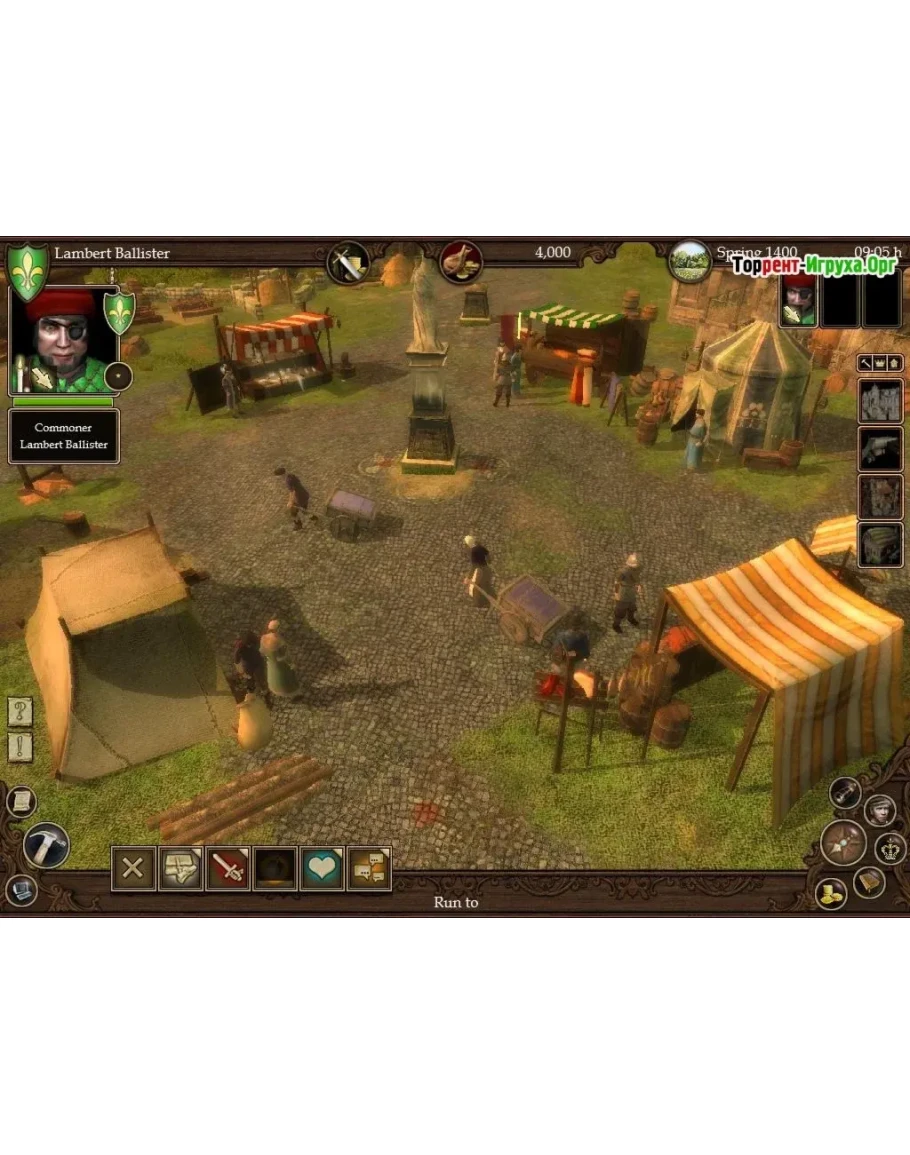Open the parchment scroll icon
This screenshot has width=910, height=1155.
[x=21, y=800]
